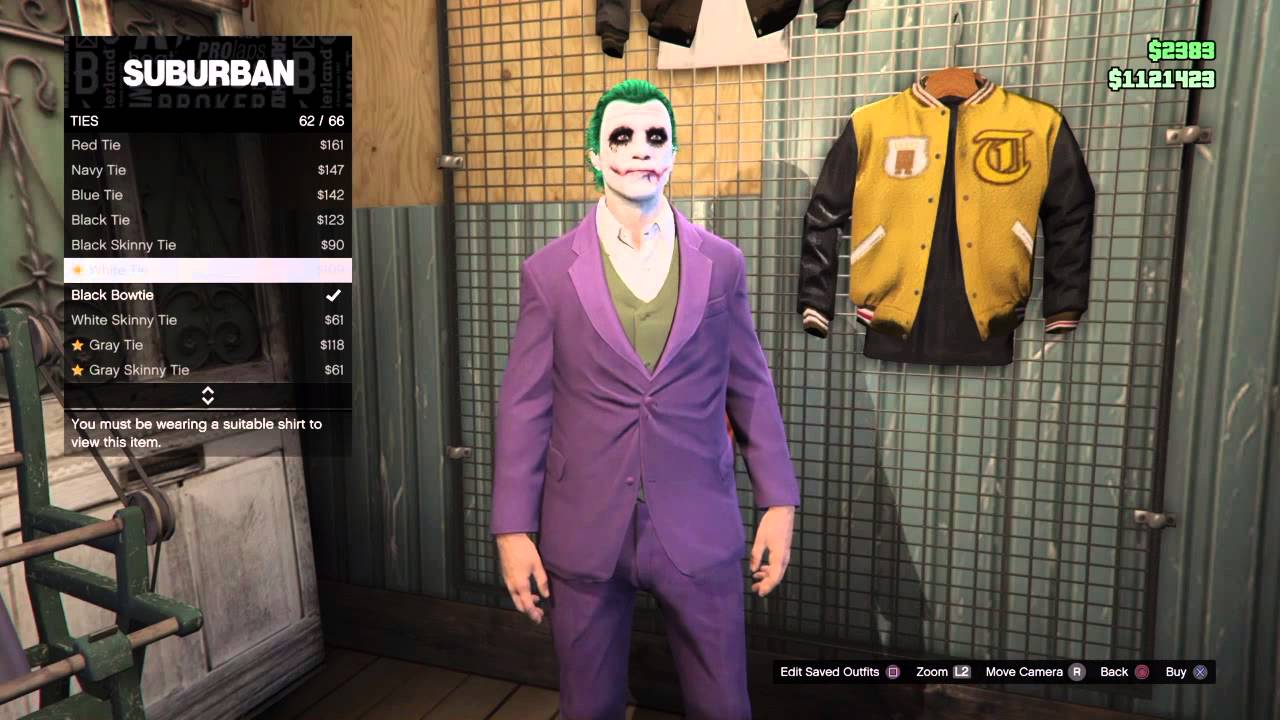Toggle the favorite star on Gray Skinny Tie
This screenshot has width=1280, height=720.
tap(78, 370)
